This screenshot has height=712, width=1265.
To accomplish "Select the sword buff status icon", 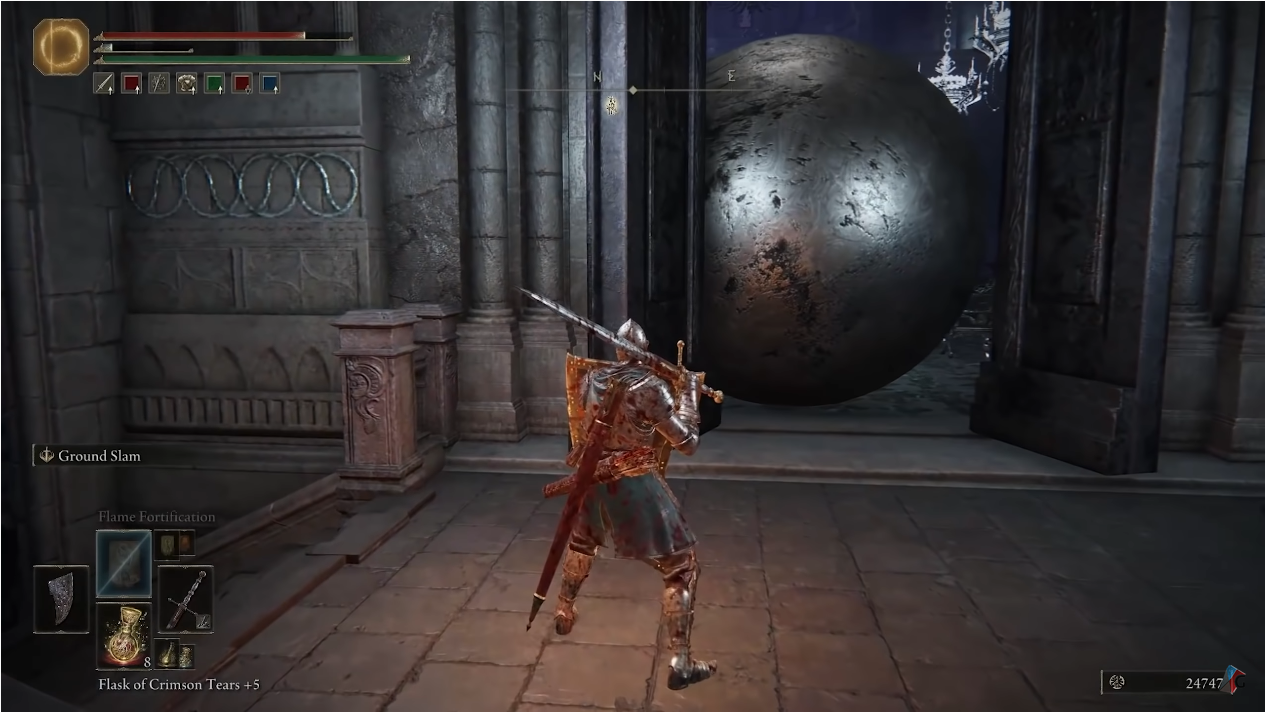I will [104, 84].
